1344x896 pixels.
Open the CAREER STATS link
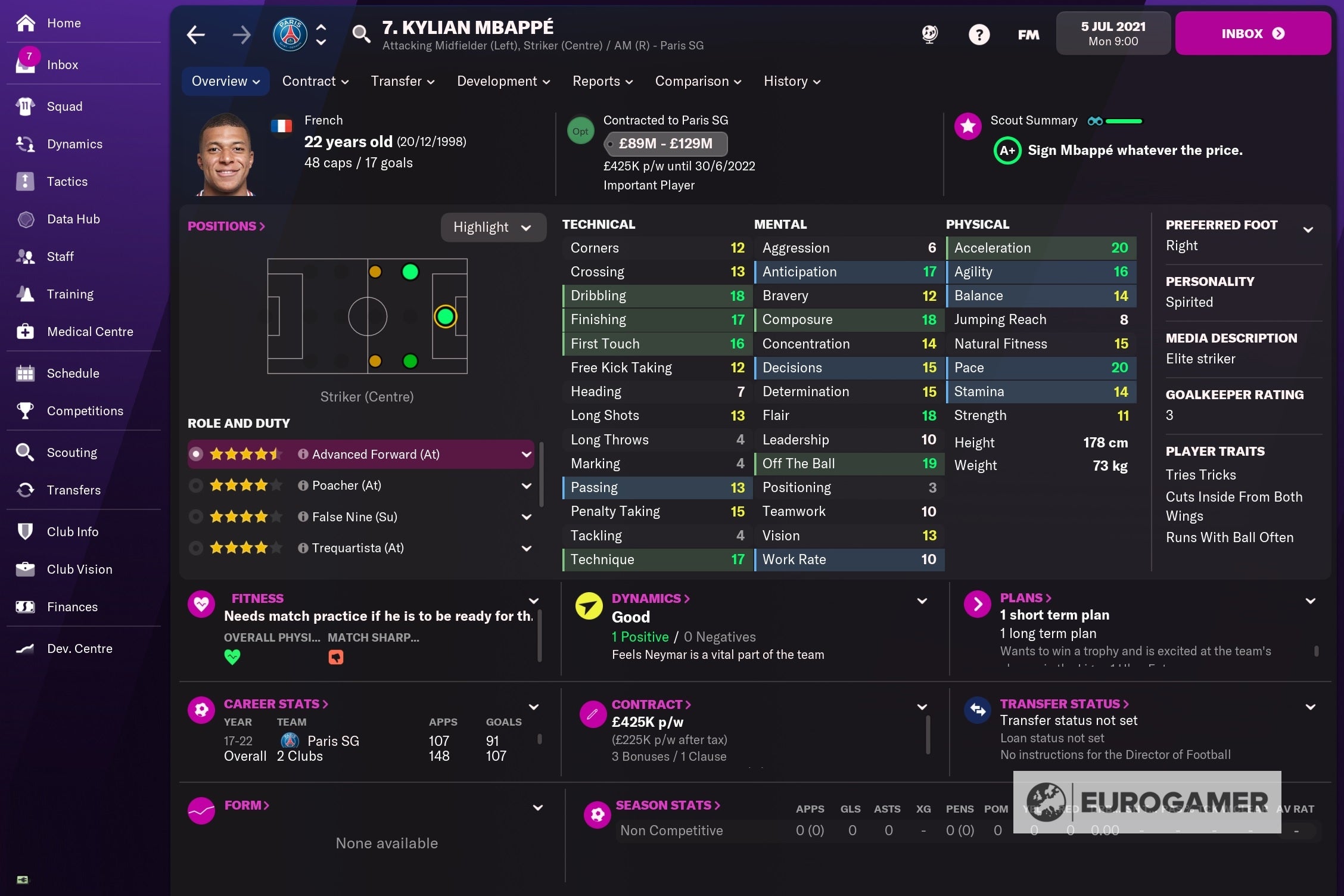pyautogui.click(x=276, y=704)
